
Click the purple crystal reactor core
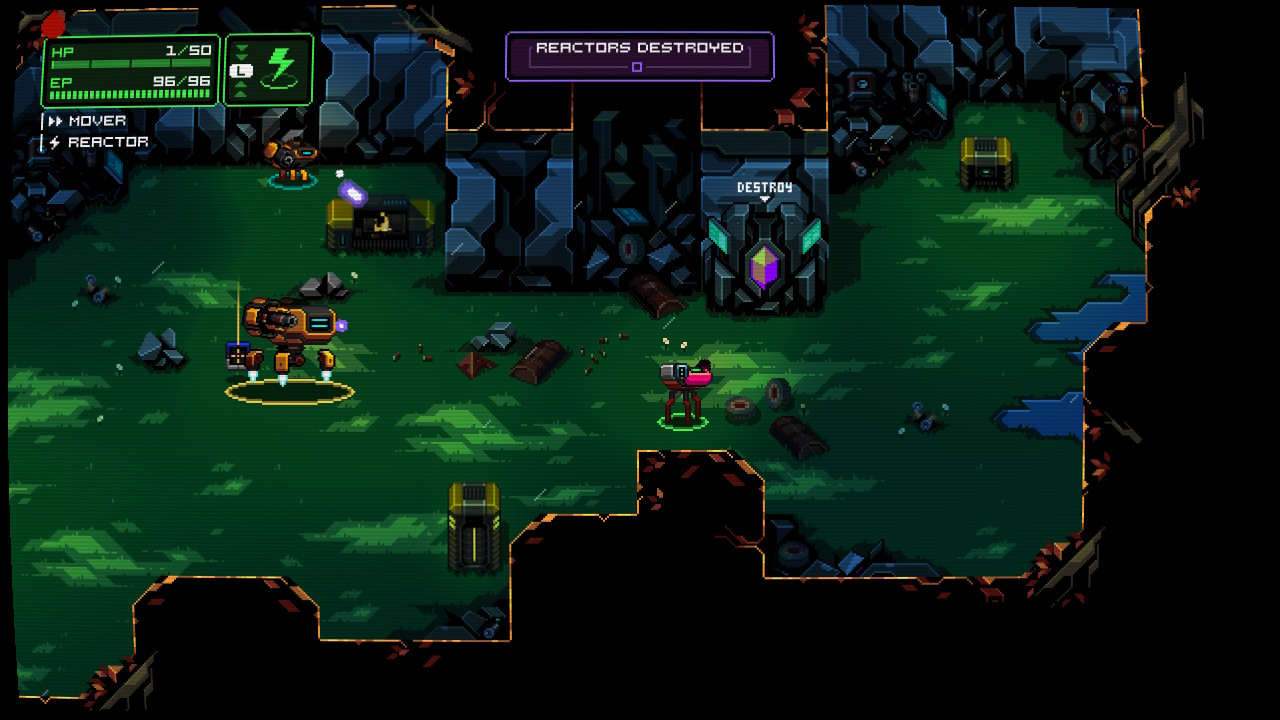tap(763, 266)
